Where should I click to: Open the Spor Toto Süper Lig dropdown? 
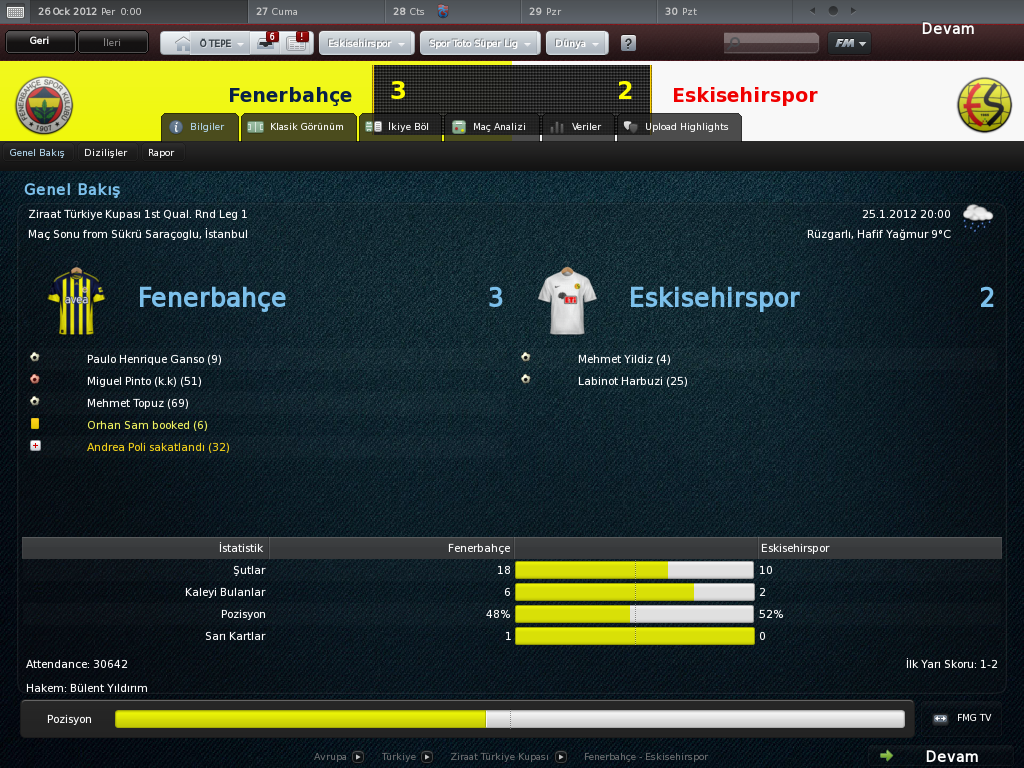480,44
